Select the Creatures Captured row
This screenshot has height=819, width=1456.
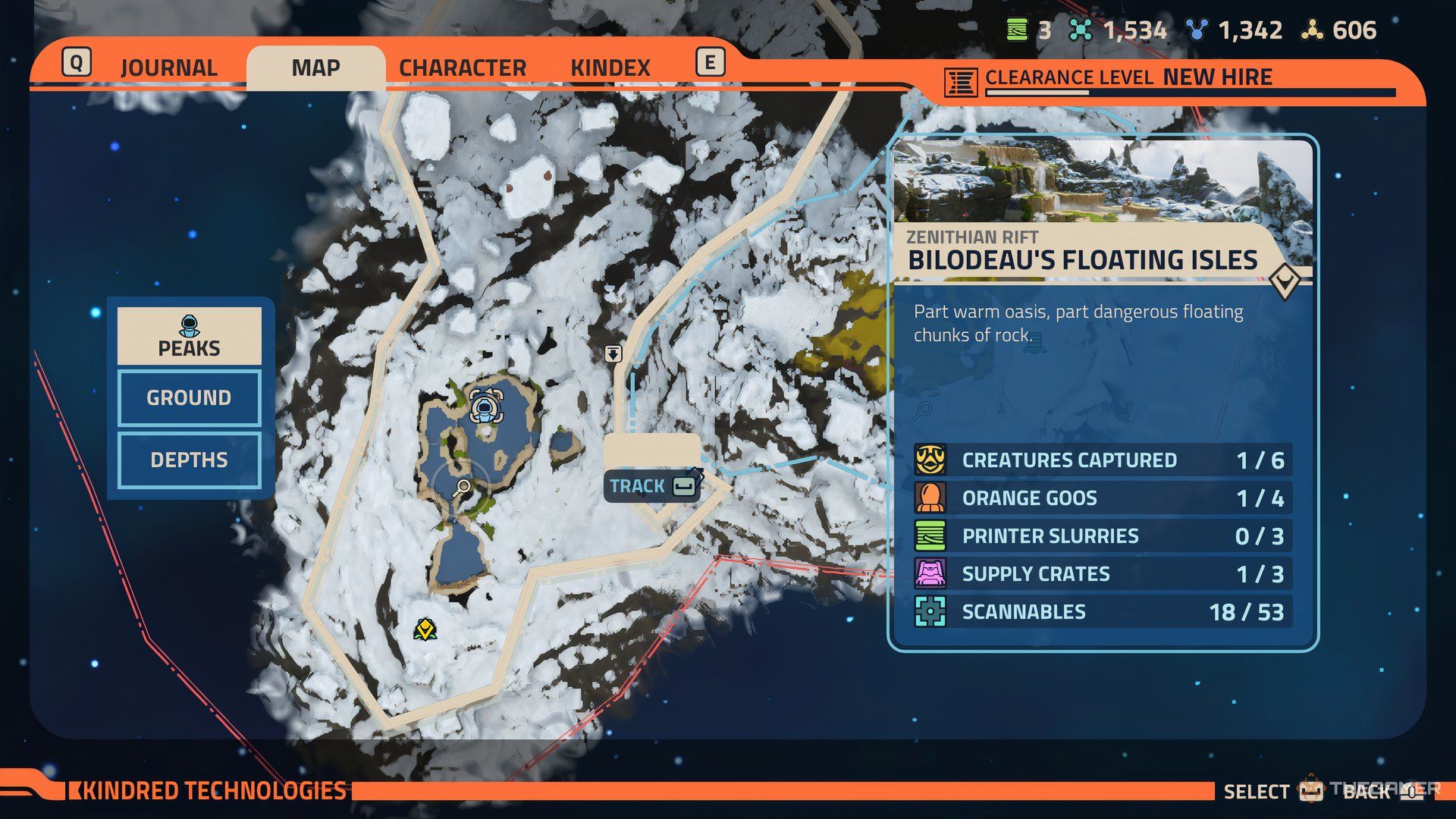1102,460
